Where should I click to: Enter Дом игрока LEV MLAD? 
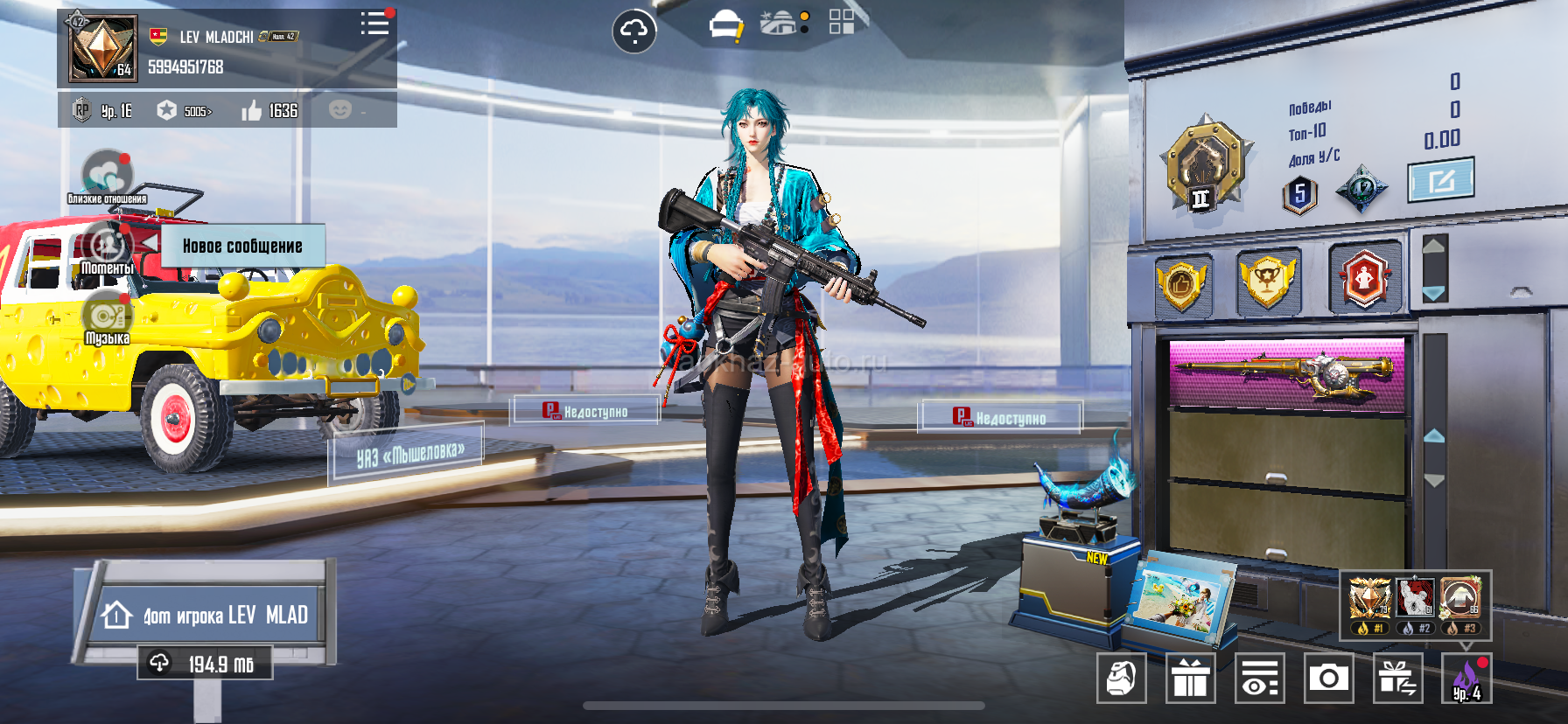pyautogui.click(x=208, y=615)
